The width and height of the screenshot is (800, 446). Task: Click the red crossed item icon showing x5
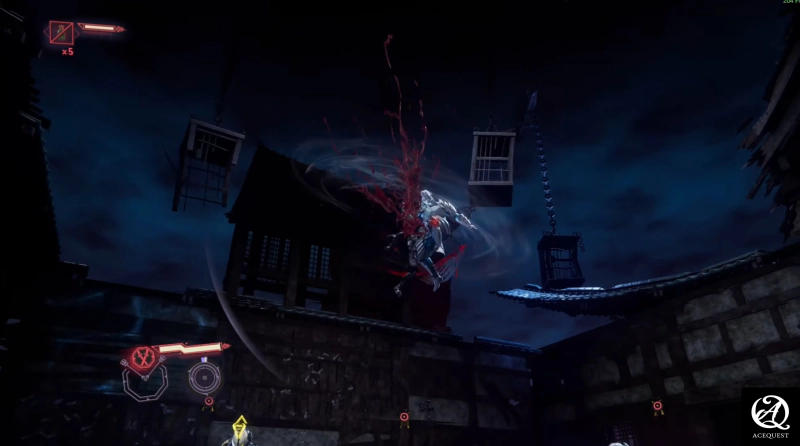[61, 33]
